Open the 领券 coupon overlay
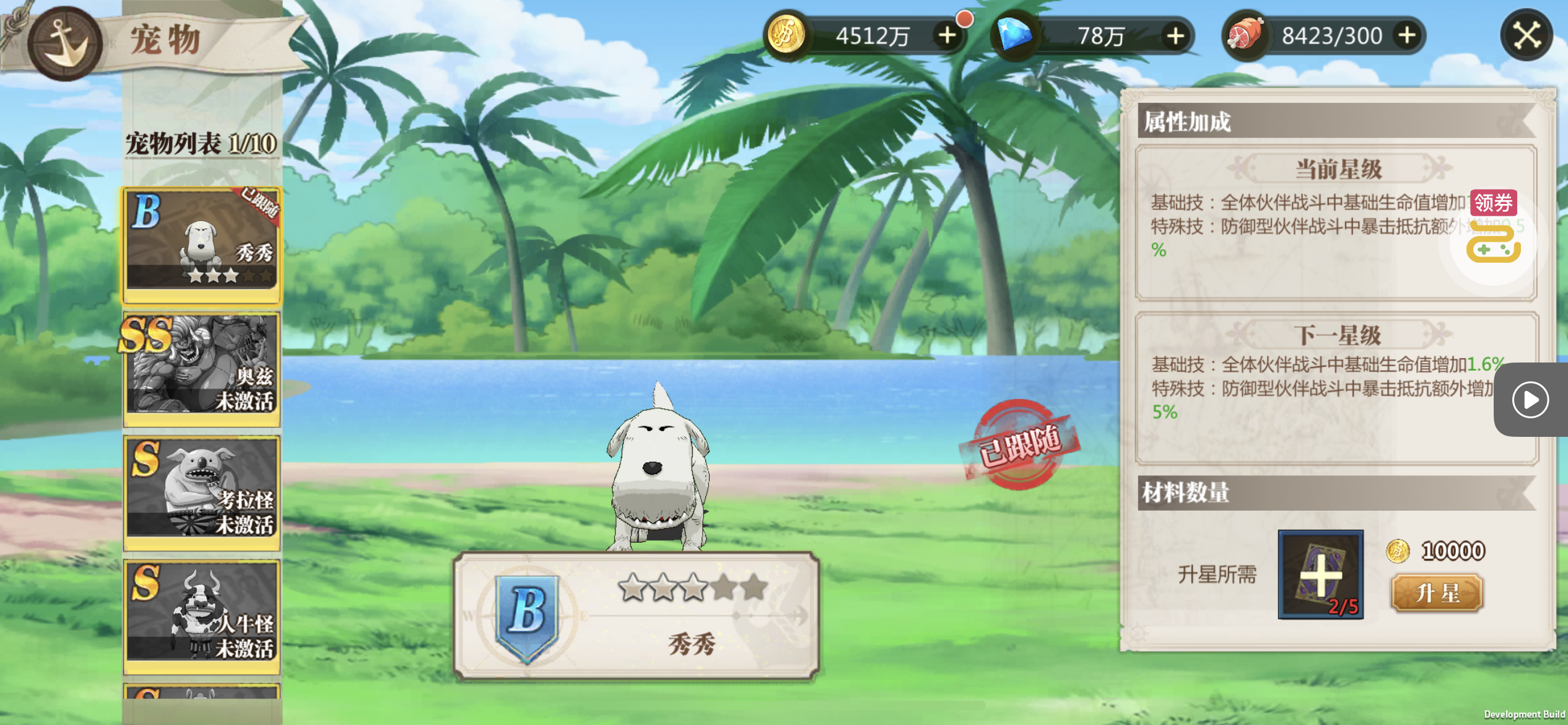Viewport: 1568px width, 725px height. pos(1493,203)
